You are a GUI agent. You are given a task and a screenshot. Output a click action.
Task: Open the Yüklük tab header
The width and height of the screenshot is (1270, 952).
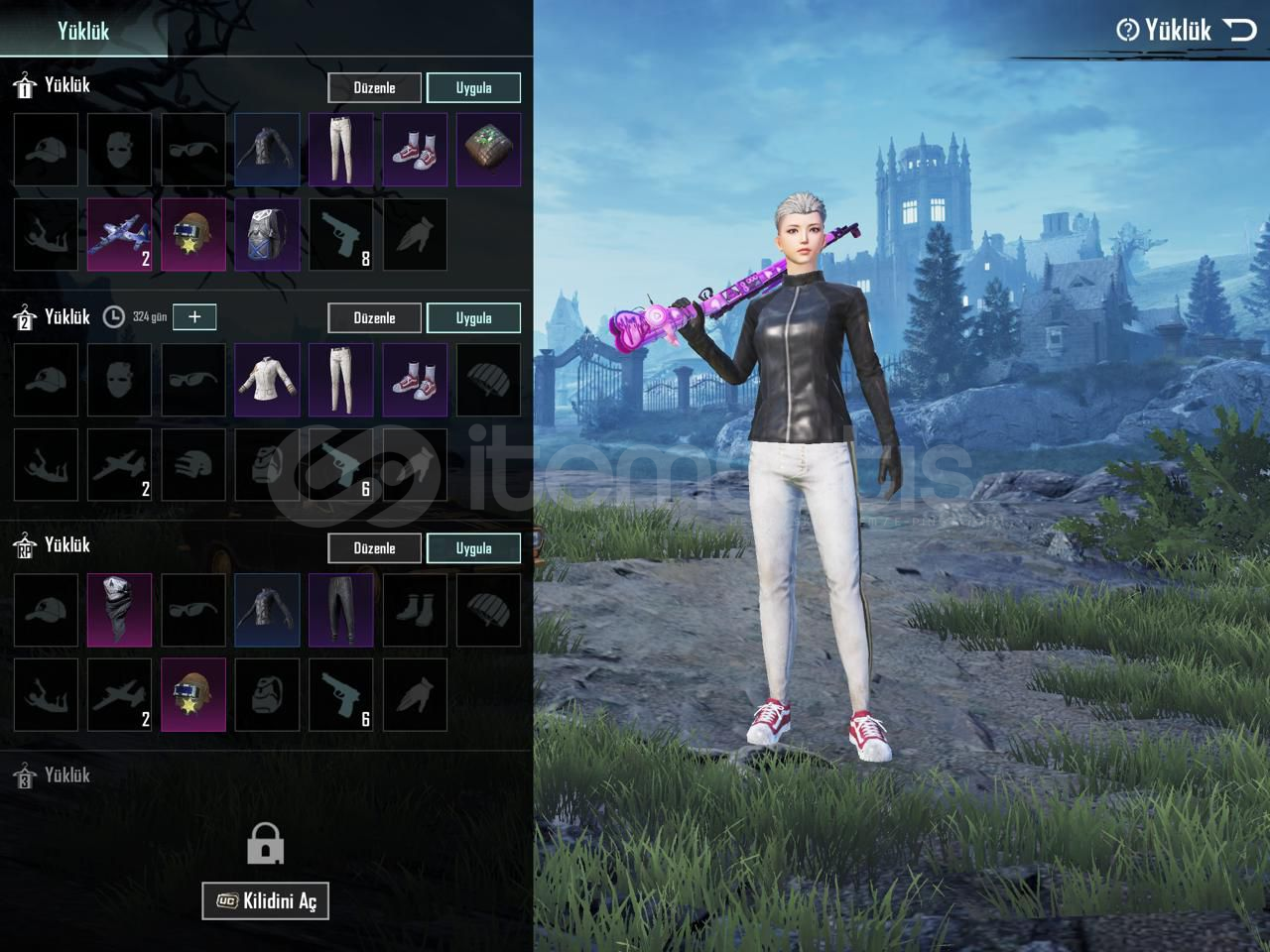point(83,31)
